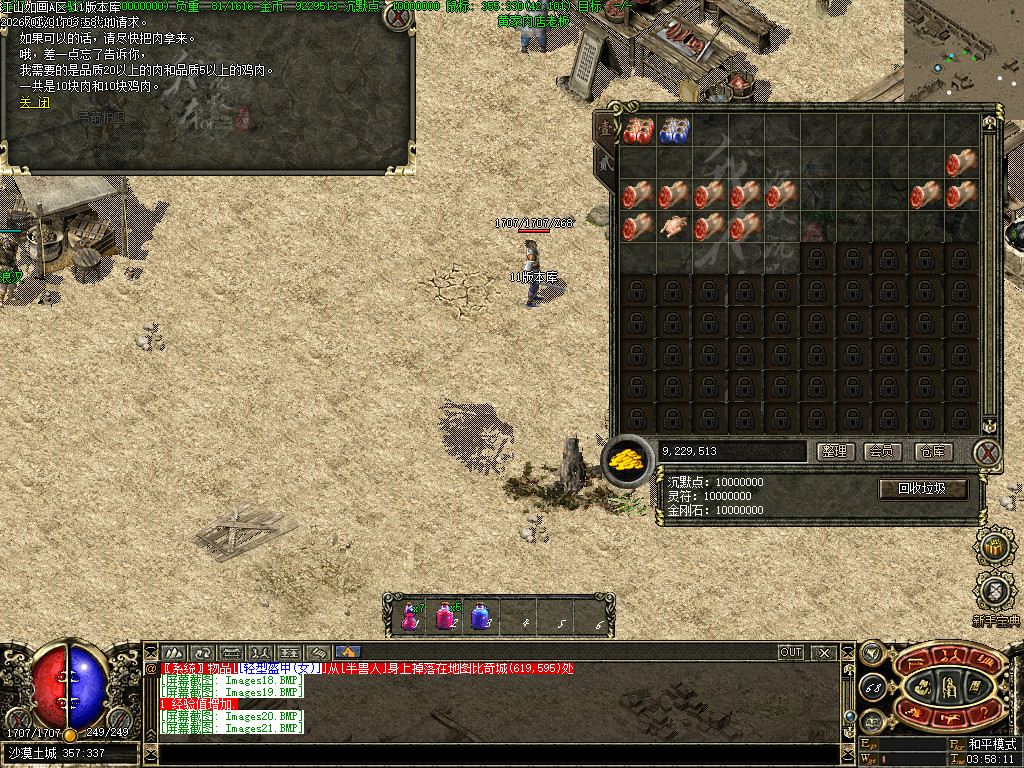Viewport: 1024px width, 768px height.
Task: Close the NPC dialogue with the X button
Action: click(x=399, y=16)
